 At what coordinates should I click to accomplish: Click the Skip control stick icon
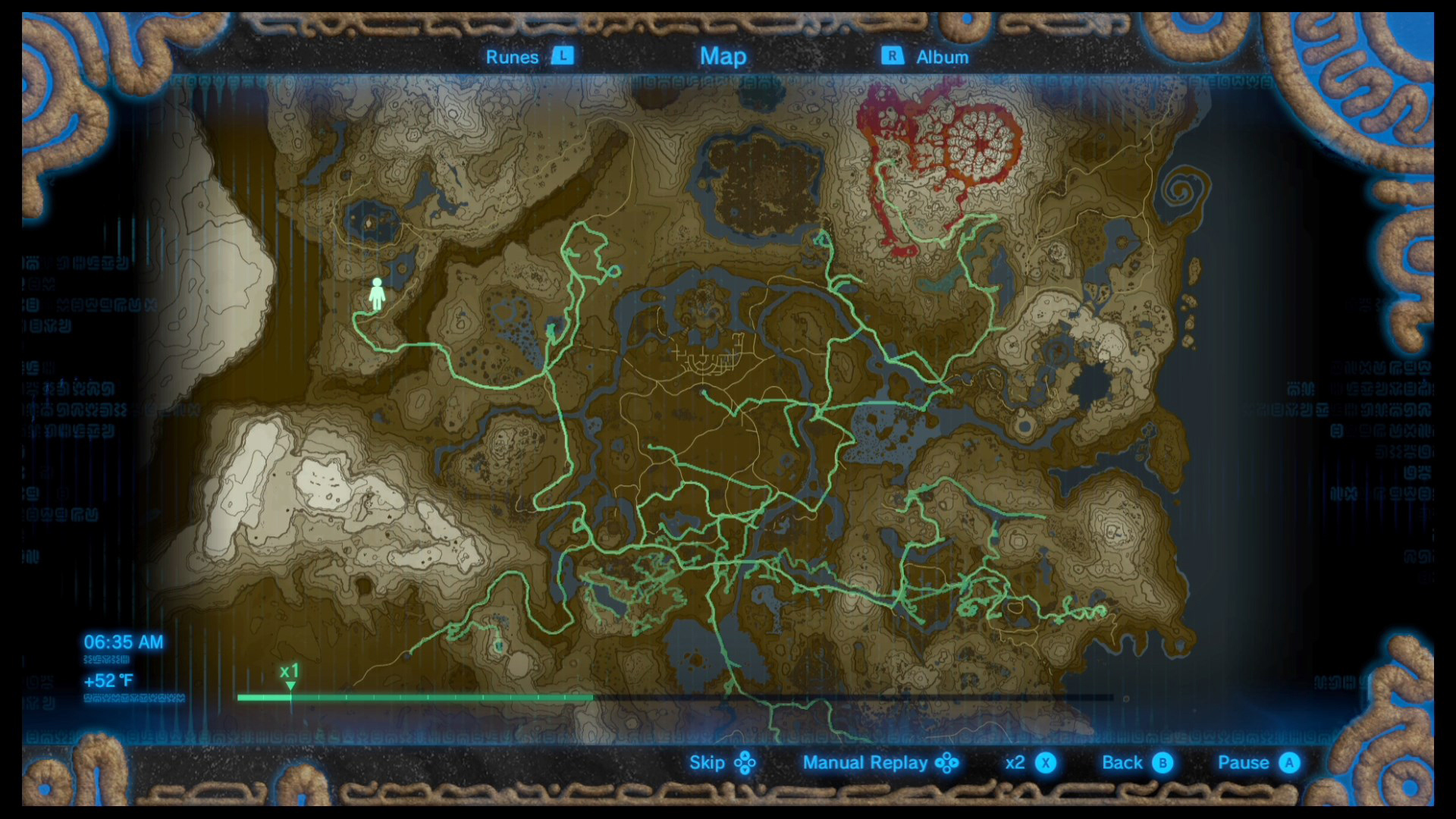(x=745, y=763)
